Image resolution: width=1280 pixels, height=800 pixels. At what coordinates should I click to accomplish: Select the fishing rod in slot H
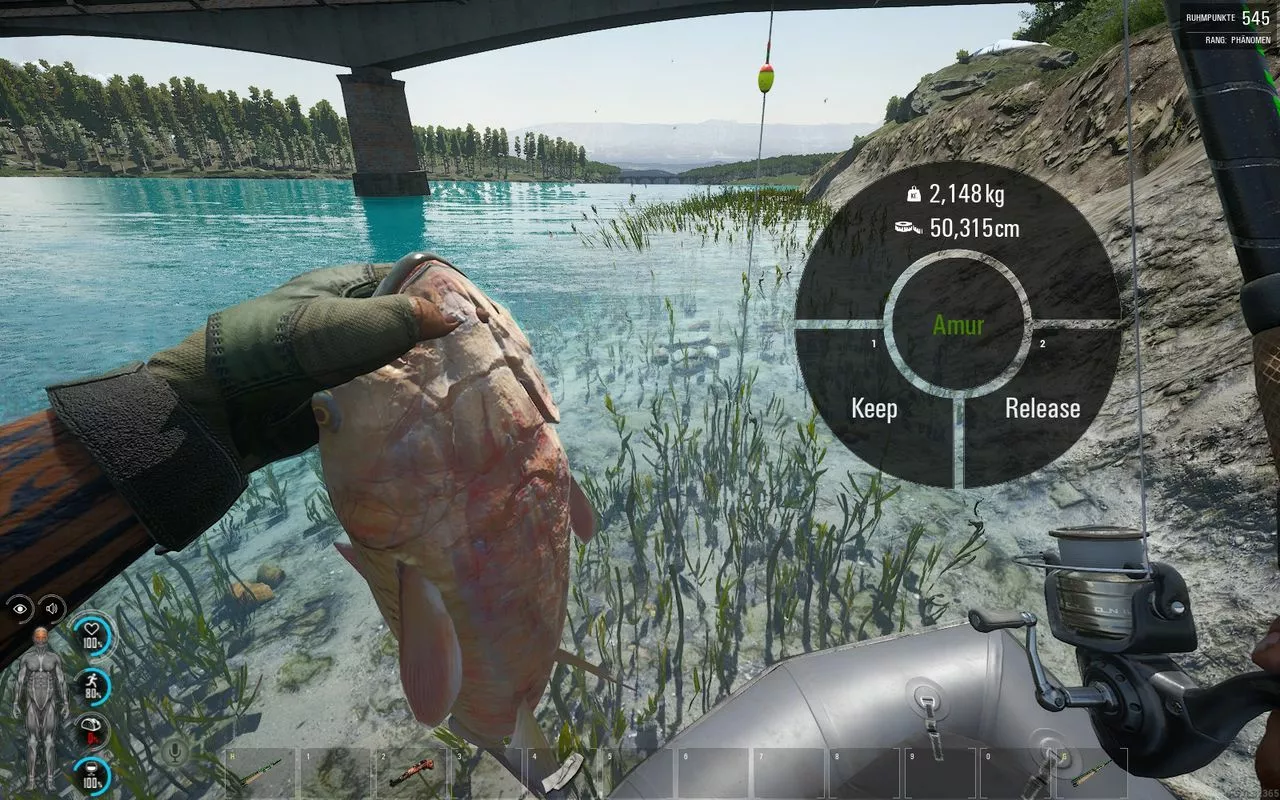[x=259, y=773]
